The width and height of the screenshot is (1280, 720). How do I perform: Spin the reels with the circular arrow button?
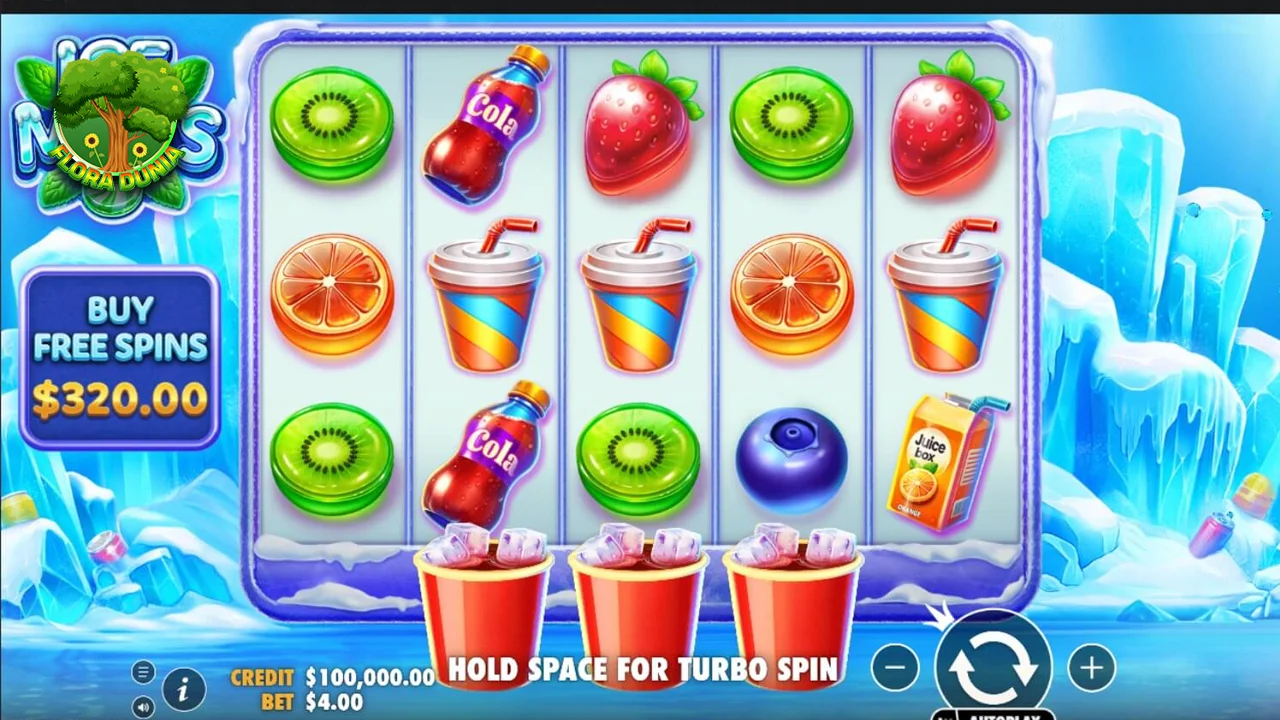click(992, 665)
